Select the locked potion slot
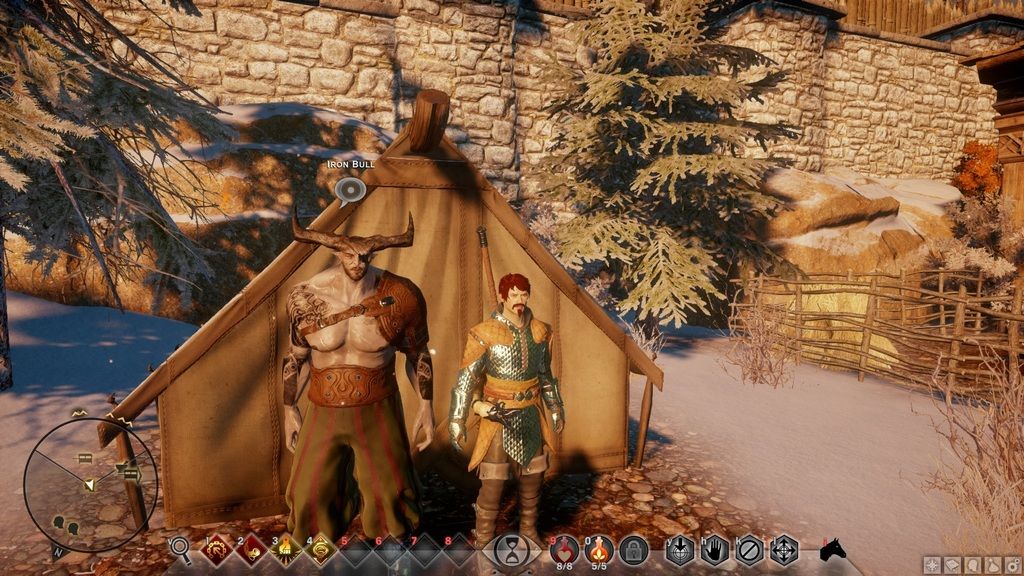 point(633,549)
